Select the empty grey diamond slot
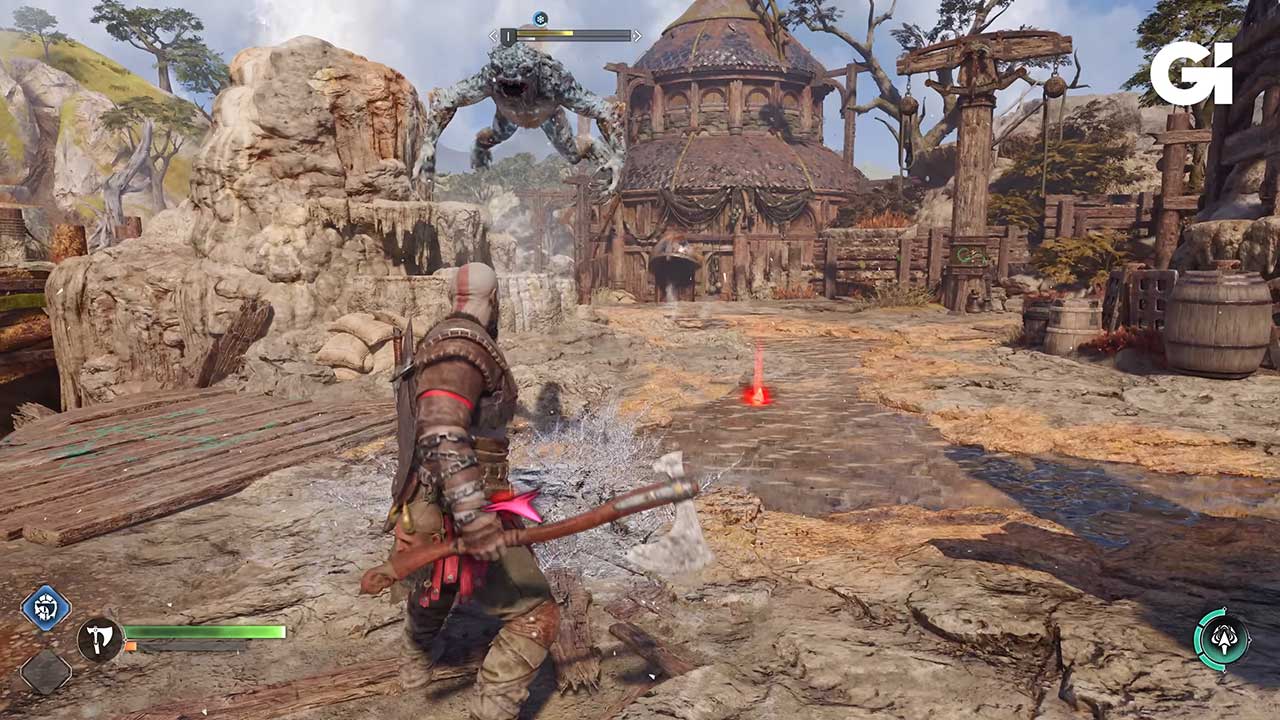 point(46,671)
